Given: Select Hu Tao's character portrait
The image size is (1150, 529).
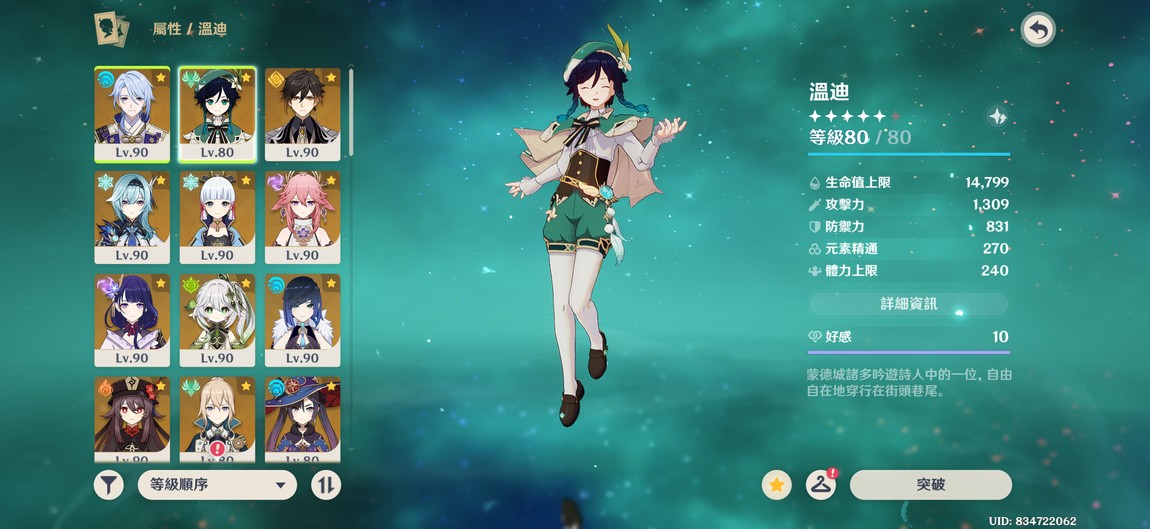Looking at the screenshot, I should tap(132, 418).
